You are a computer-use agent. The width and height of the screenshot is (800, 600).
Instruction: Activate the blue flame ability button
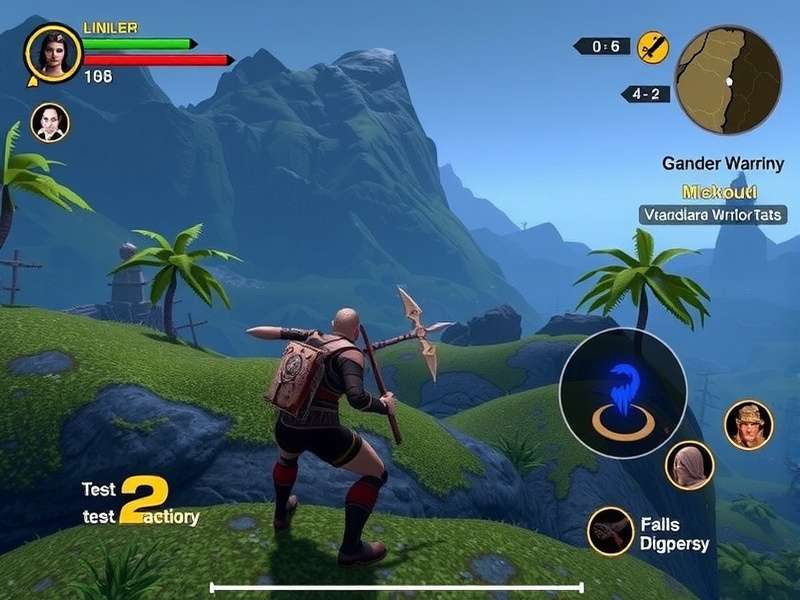pyautogui.click(x=622, y=392)
